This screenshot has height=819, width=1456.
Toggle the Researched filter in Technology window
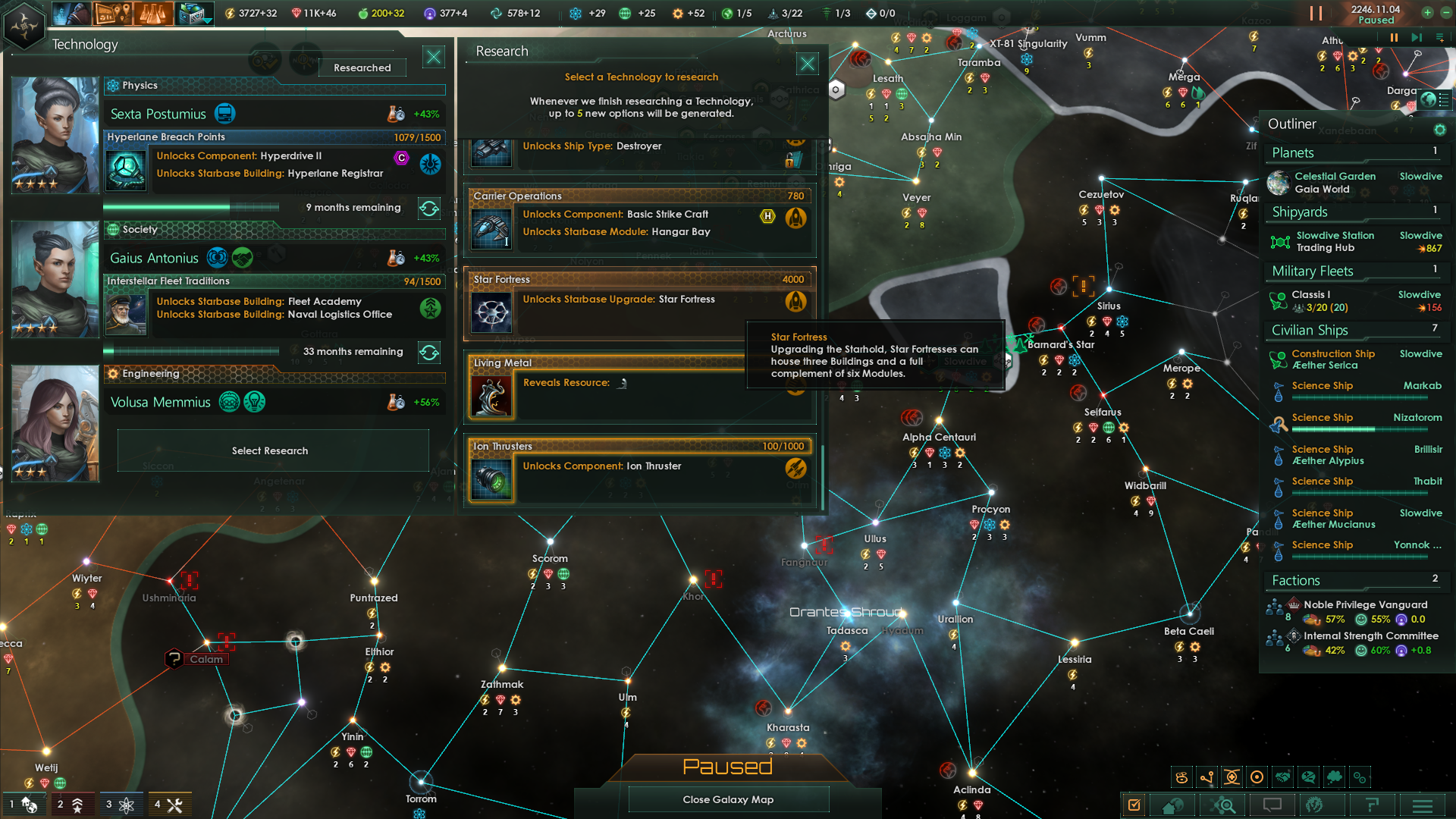pos(362,67)
